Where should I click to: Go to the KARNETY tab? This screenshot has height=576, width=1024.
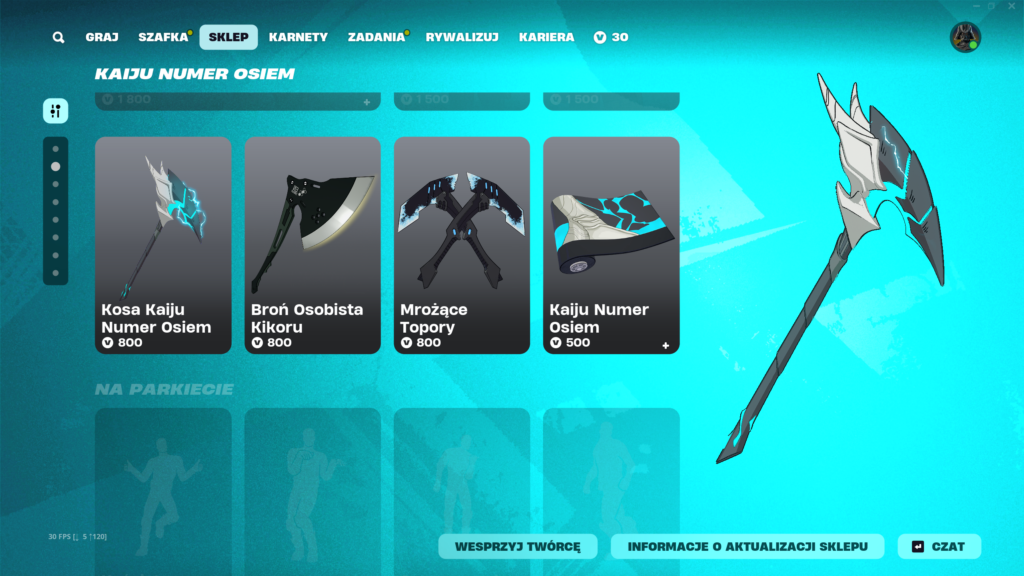[x=298, y=38]
